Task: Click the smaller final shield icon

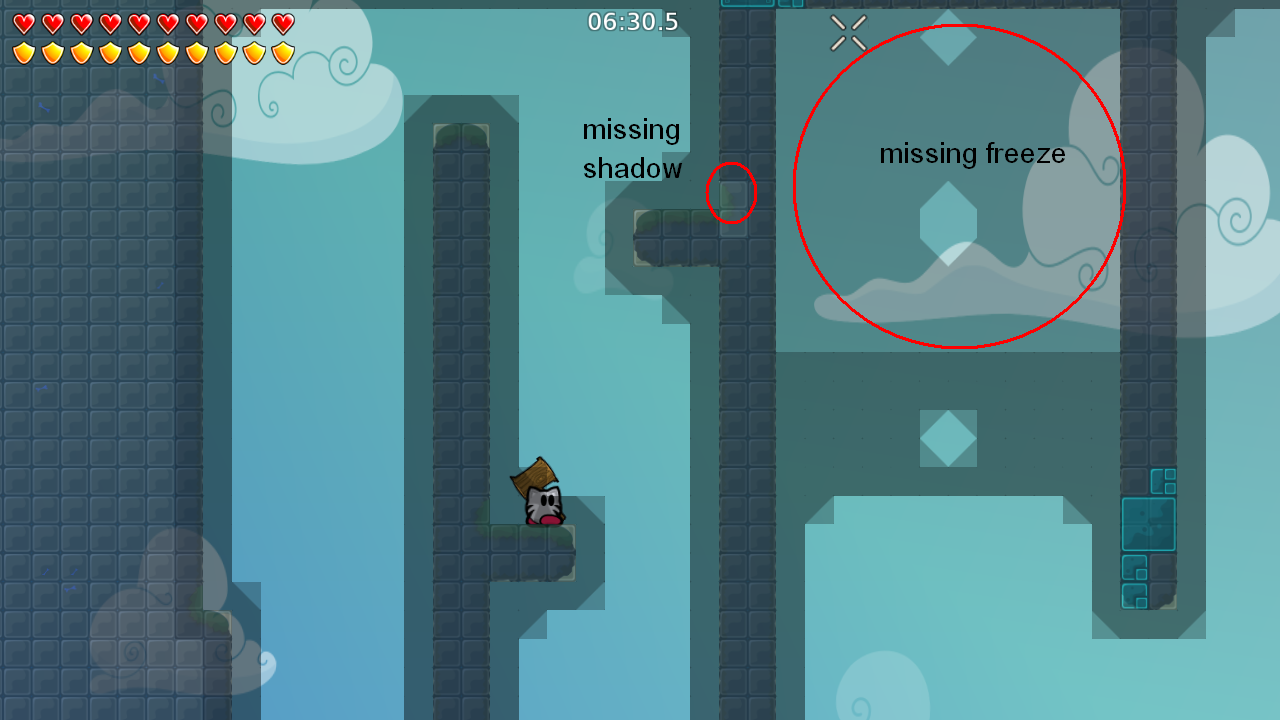Action: (x=285, y=52)
